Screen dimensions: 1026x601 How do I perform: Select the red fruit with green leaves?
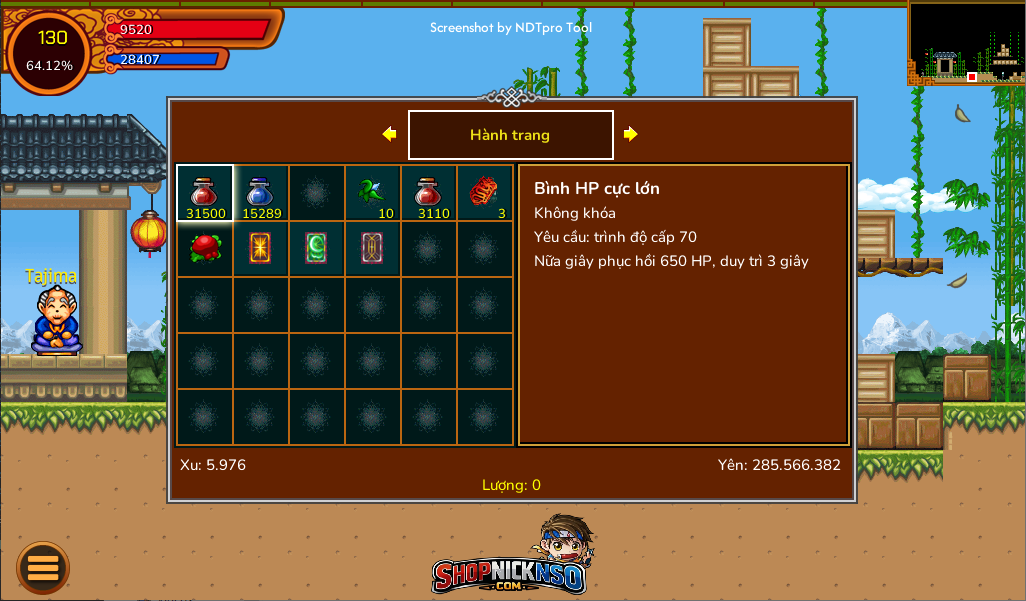click(205, 248)
